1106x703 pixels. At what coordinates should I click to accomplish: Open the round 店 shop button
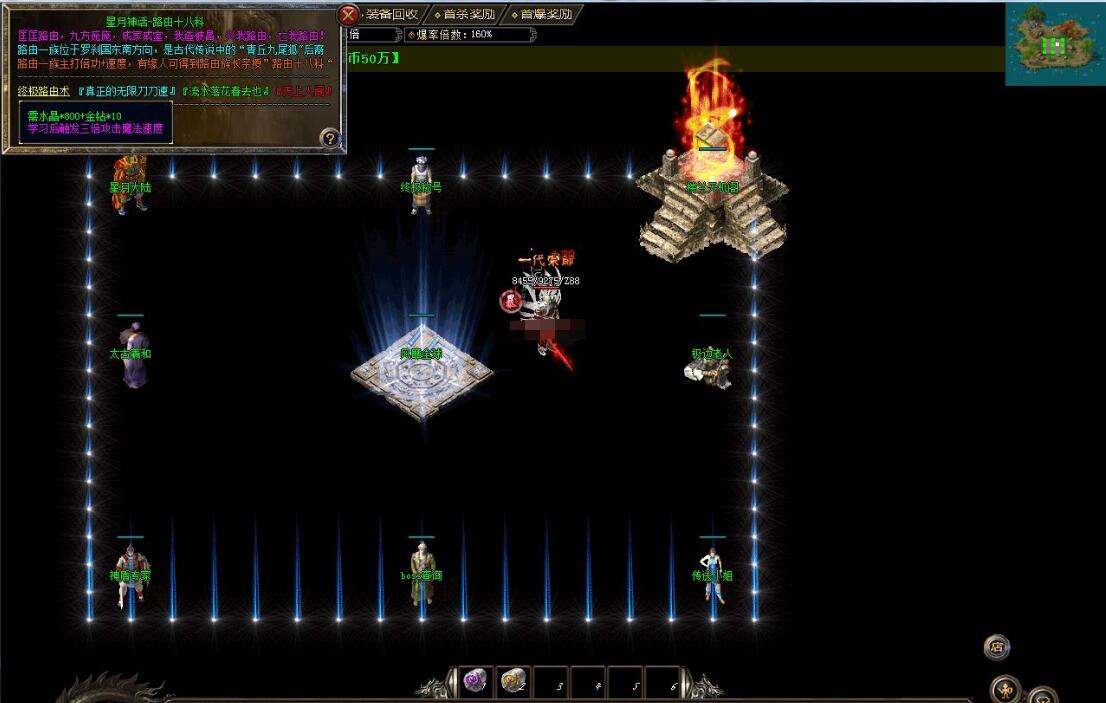click(996, 646)
